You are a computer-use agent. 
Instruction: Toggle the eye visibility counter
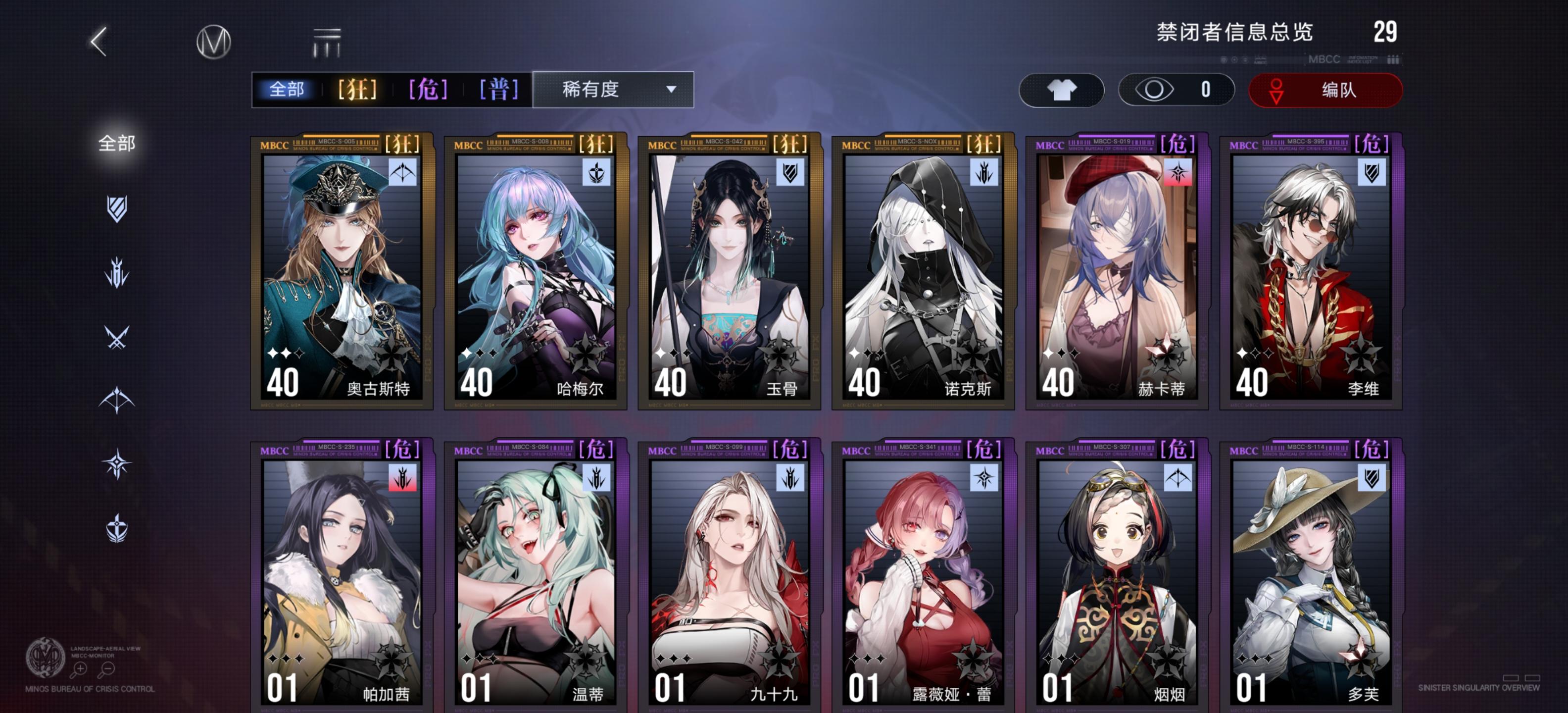click(x=1176, y=90)
